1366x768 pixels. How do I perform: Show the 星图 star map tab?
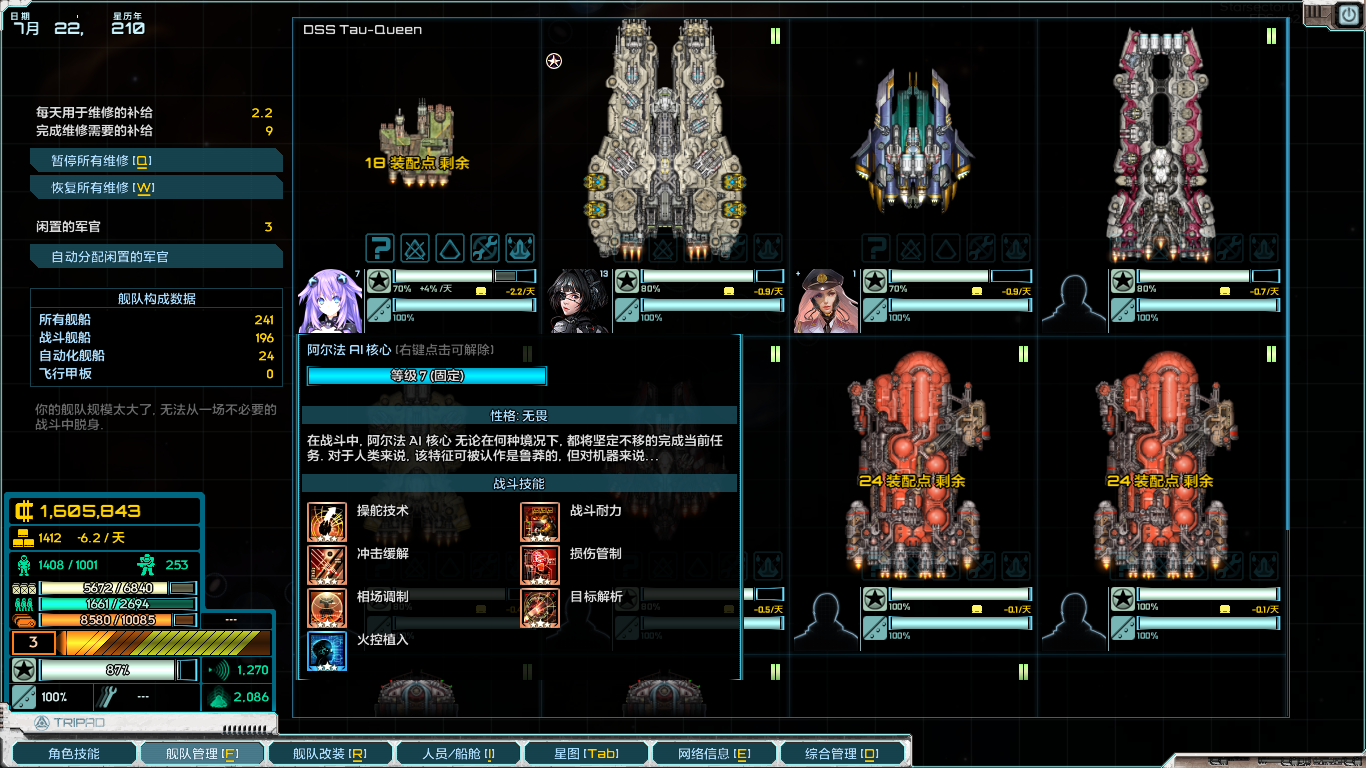click(x=586, y=753)
